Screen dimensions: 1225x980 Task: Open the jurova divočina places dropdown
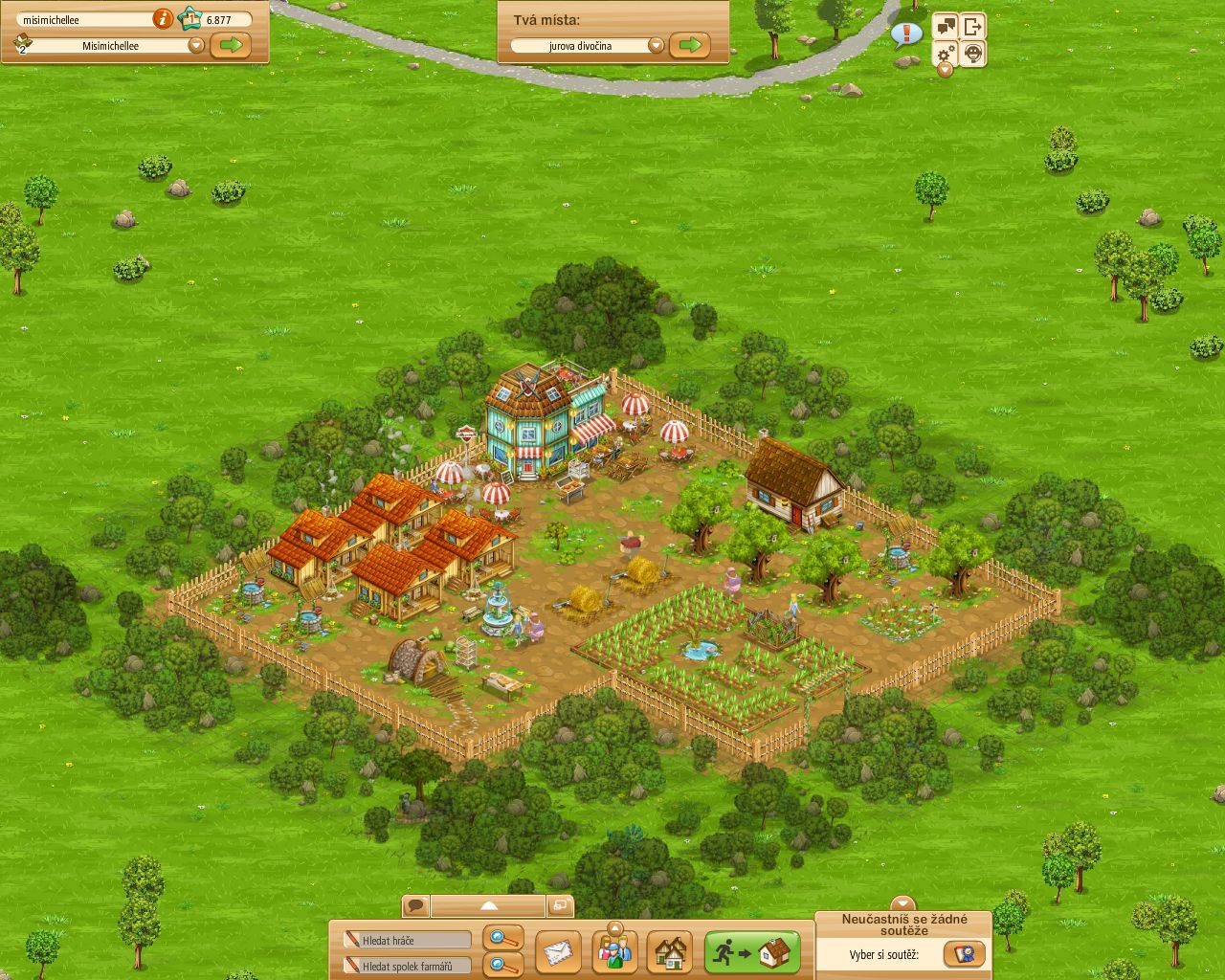click(x=657, y=45)
